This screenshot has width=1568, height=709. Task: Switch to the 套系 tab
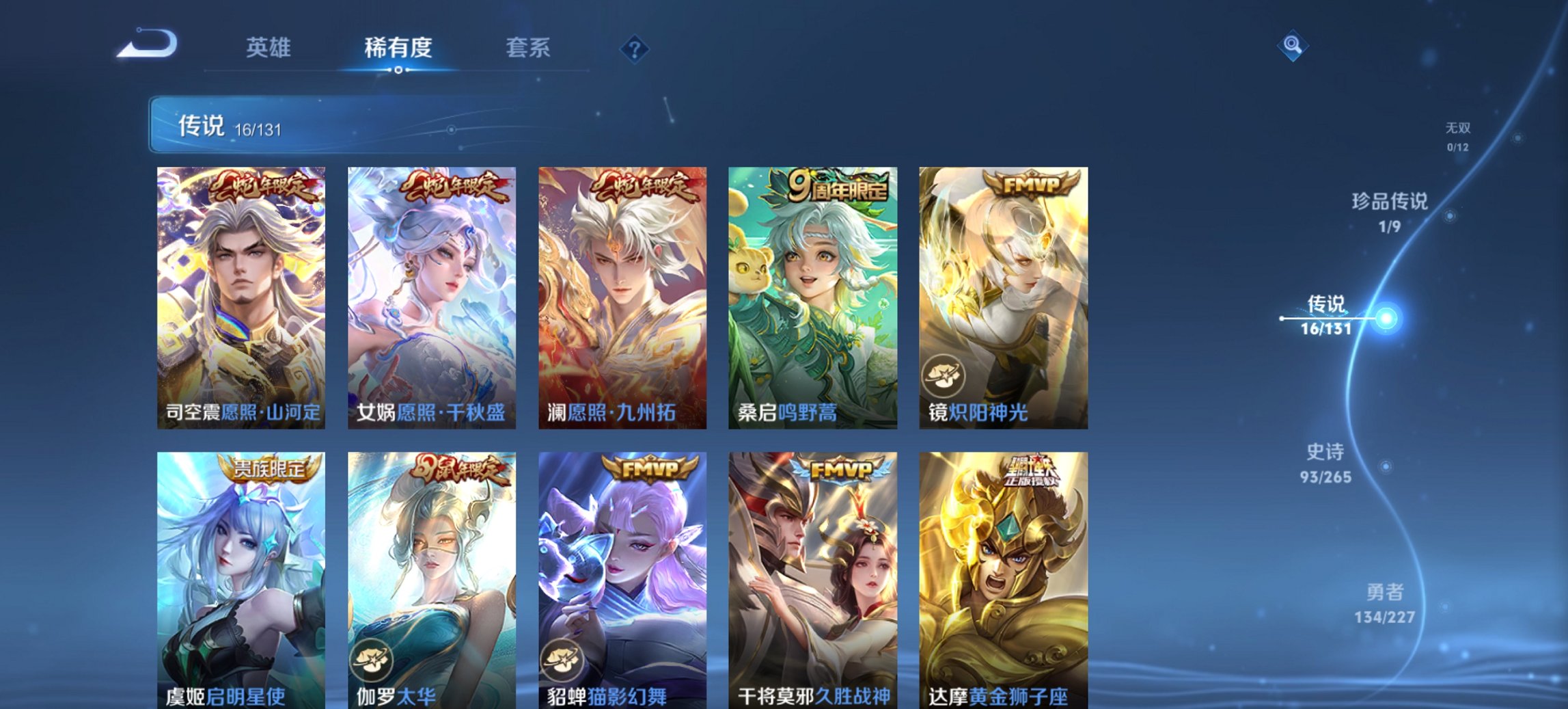[529, 48]
